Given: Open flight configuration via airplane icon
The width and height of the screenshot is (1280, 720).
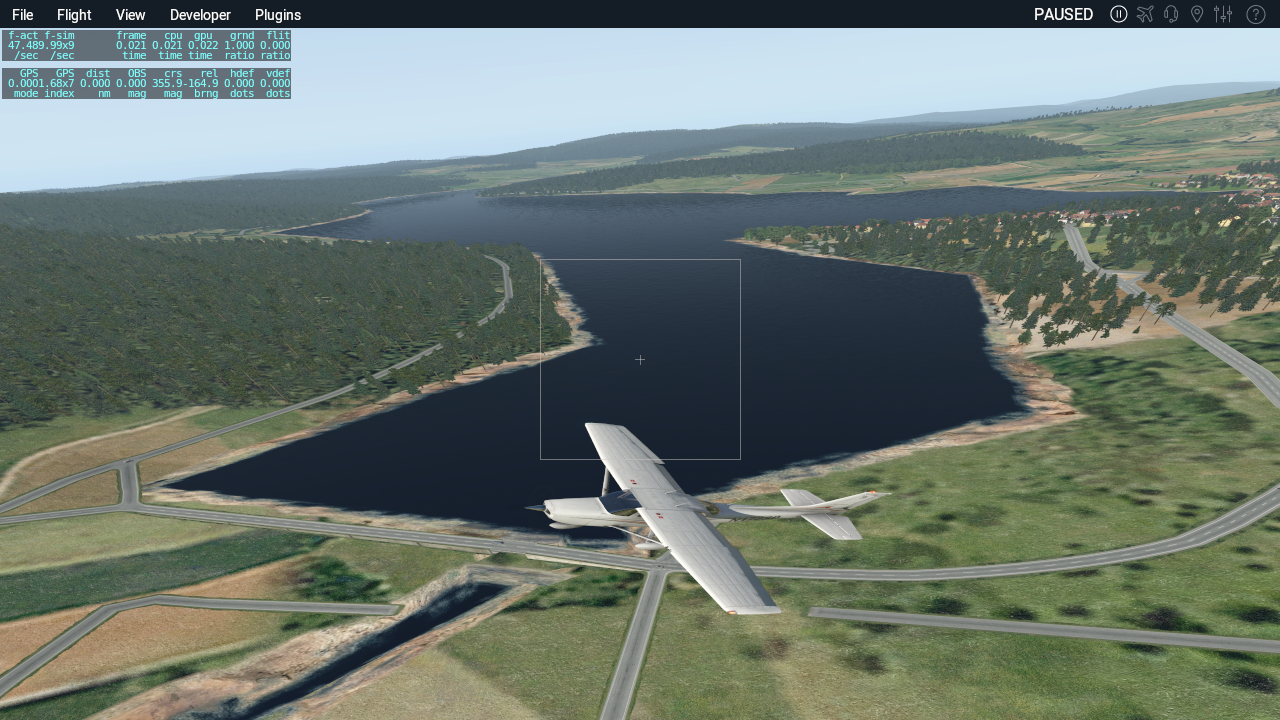Looking at the screenshot, I should (1145, 14).
